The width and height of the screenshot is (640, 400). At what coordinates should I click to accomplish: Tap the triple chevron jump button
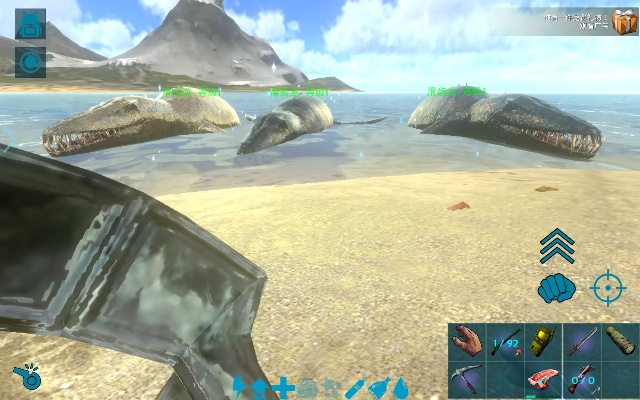click(x=557, y=246)
